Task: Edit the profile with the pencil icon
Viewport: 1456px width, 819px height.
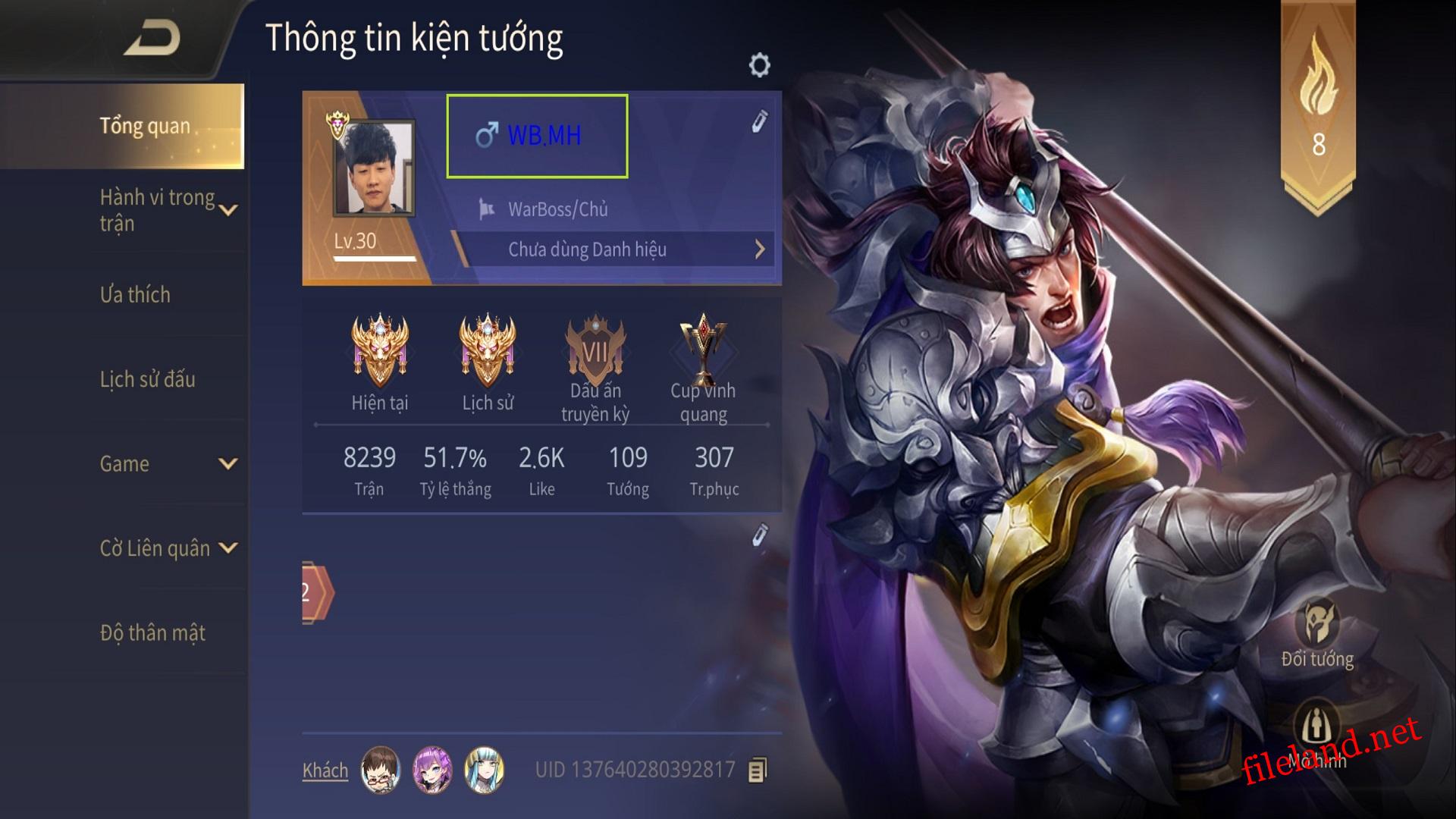Action: coord(759,121)
